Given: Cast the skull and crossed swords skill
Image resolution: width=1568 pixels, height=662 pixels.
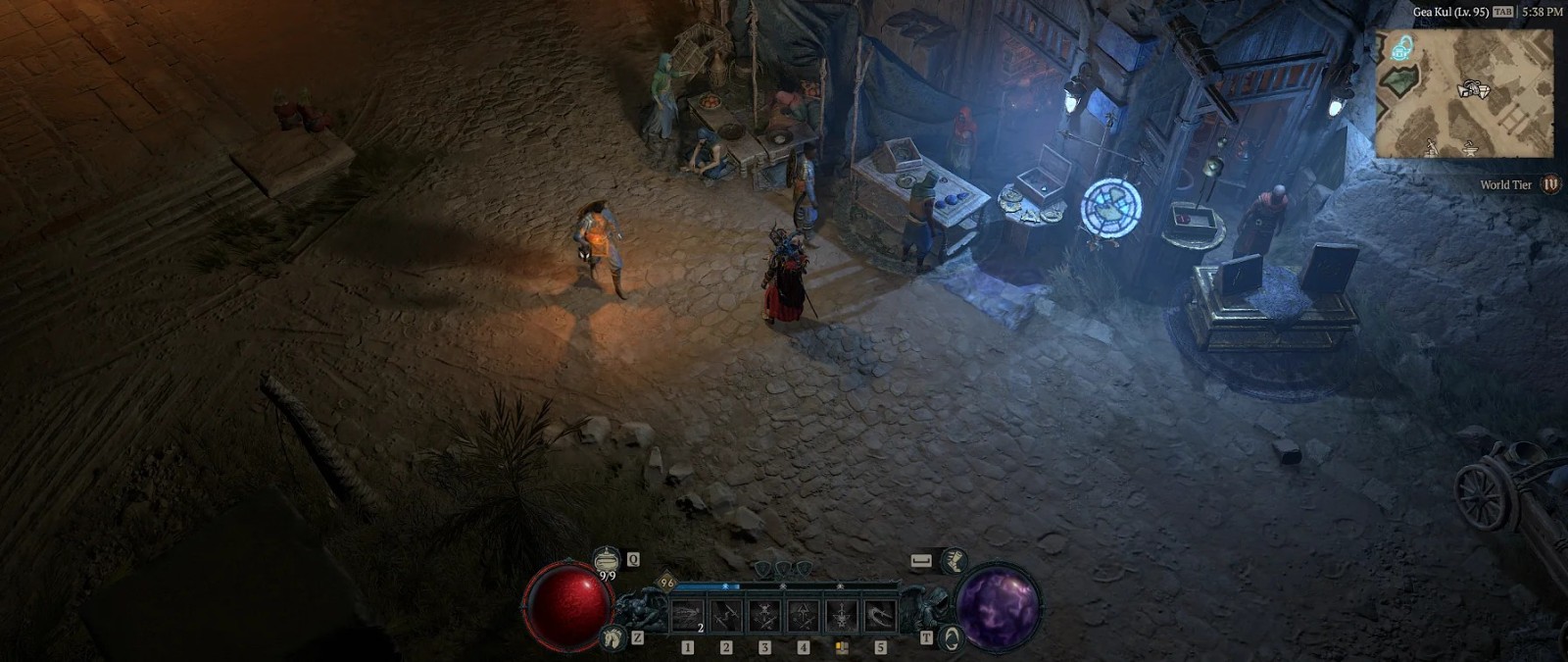Looking at the screenshot, I should tap(764, 617).
